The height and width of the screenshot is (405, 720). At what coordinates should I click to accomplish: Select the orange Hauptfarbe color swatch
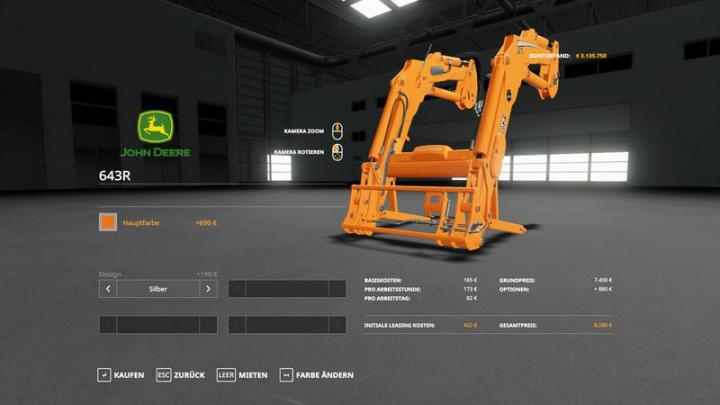107,222
